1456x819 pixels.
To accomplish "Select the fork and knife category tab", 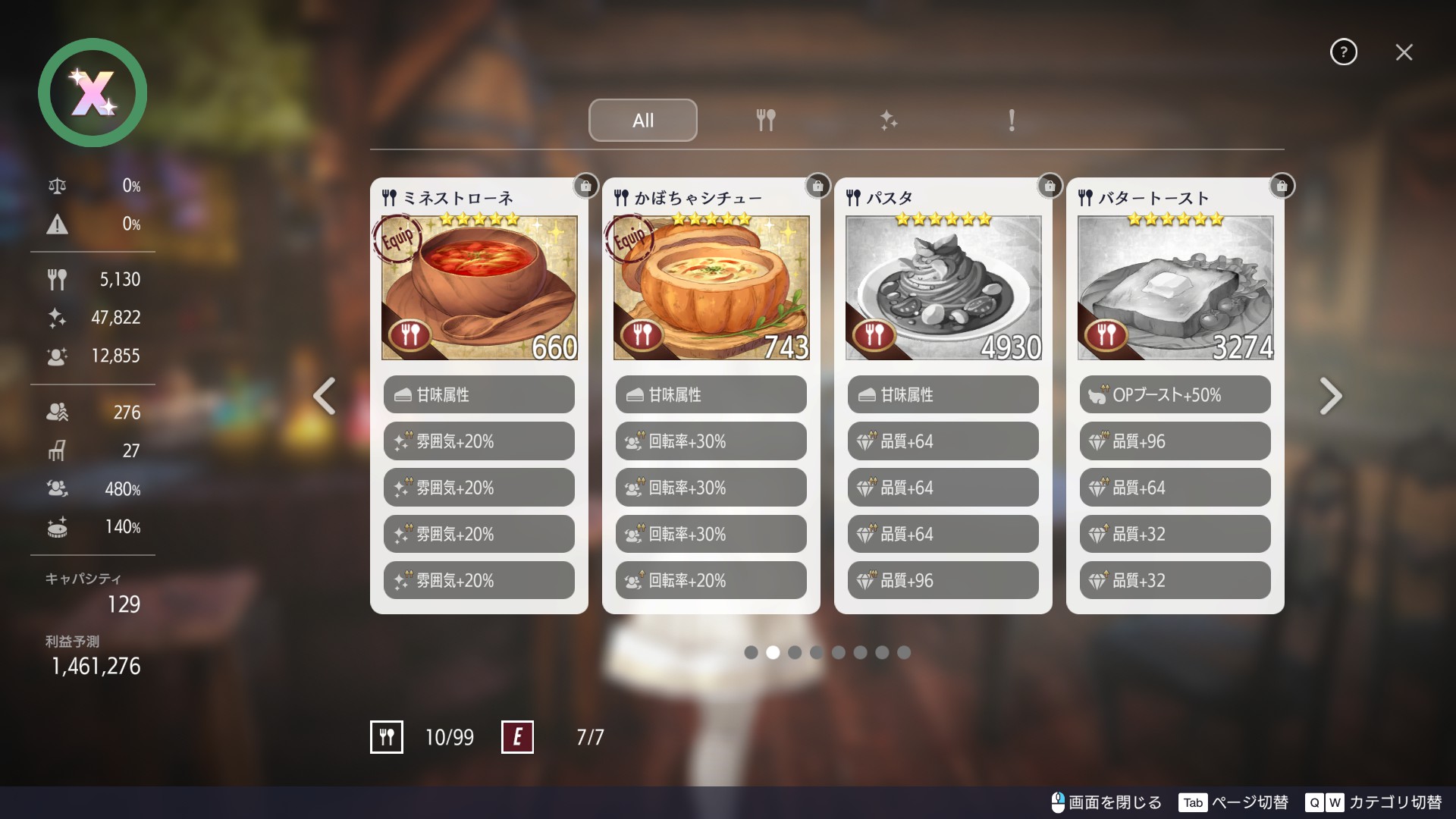I will (765, 120).
